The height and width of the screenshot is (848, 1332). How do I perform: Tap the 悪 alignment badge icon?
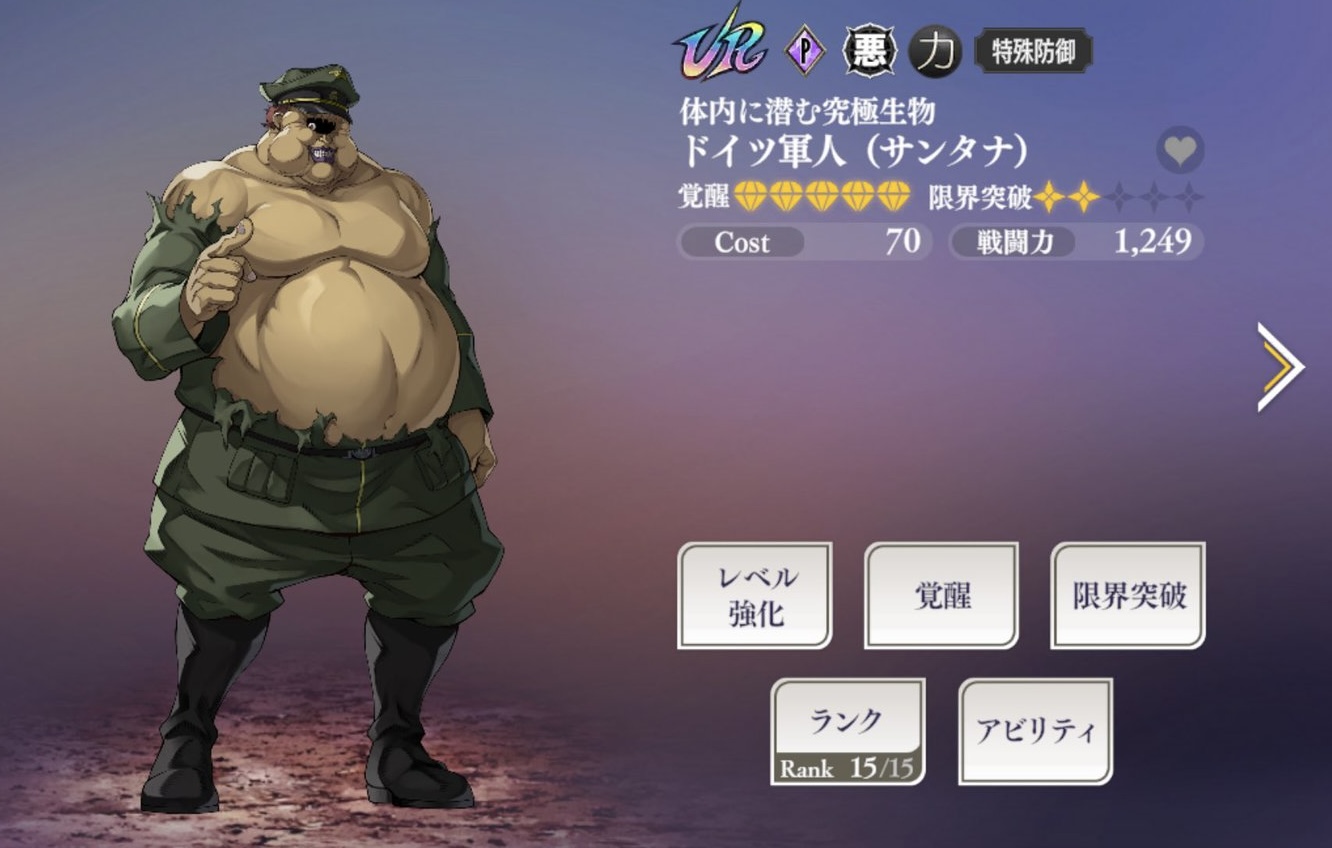[x=869, y=51]
